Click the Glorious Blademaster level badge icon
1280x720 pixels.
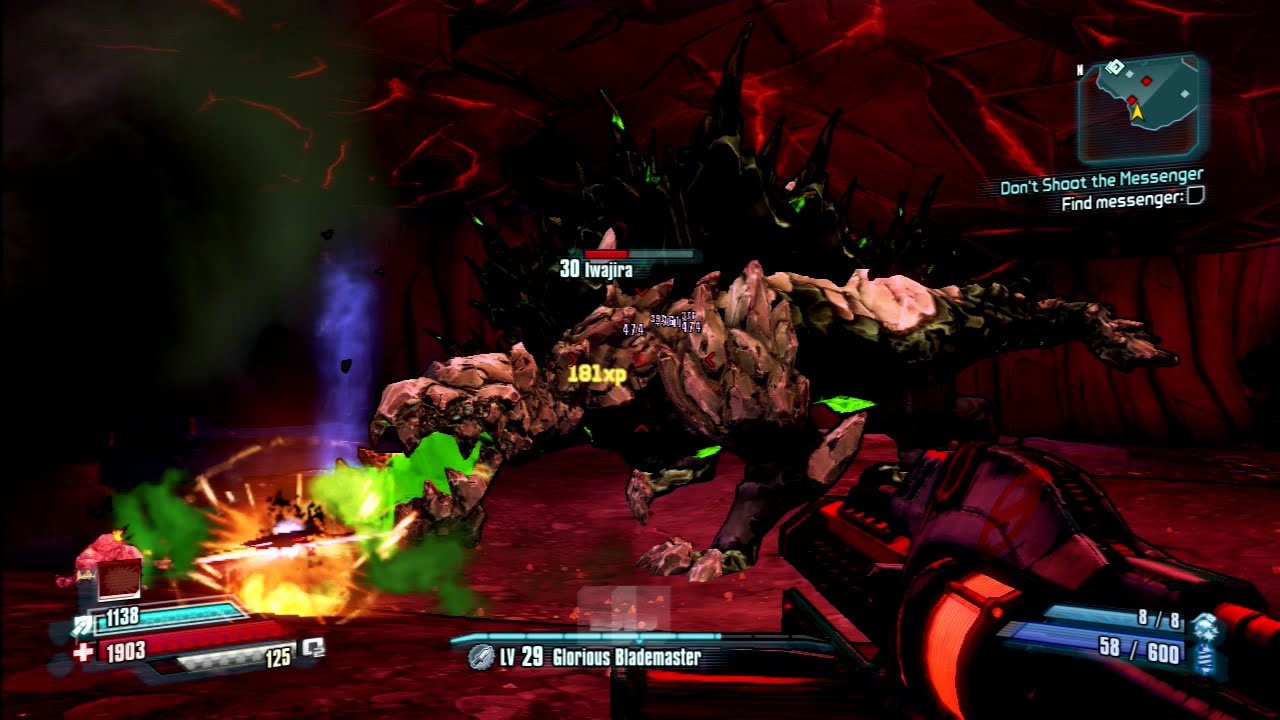tap(481, 657)
